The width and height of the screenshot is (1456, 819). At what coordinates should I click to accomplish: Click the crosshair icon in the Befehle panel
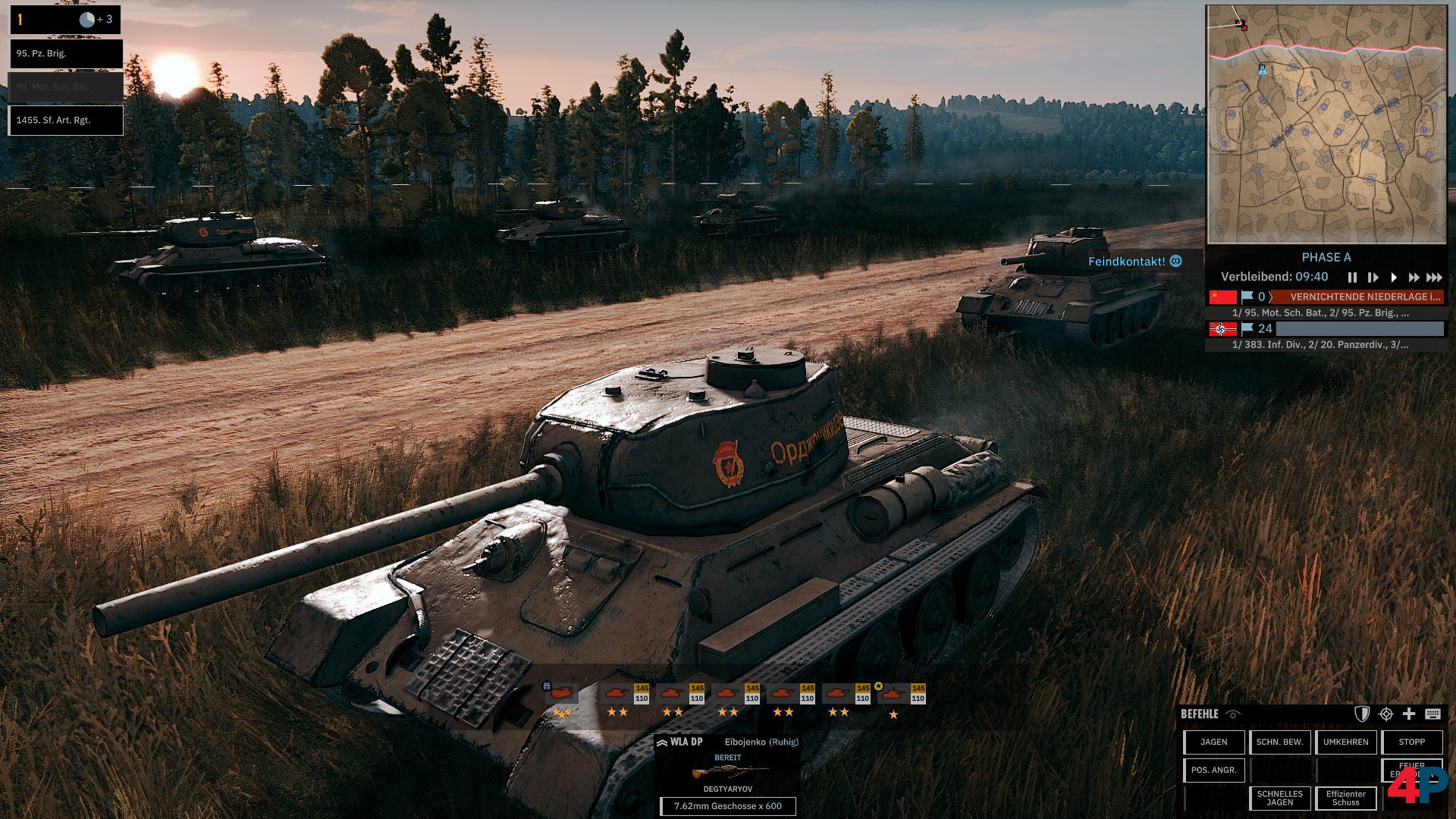[x=1386, y=714]
